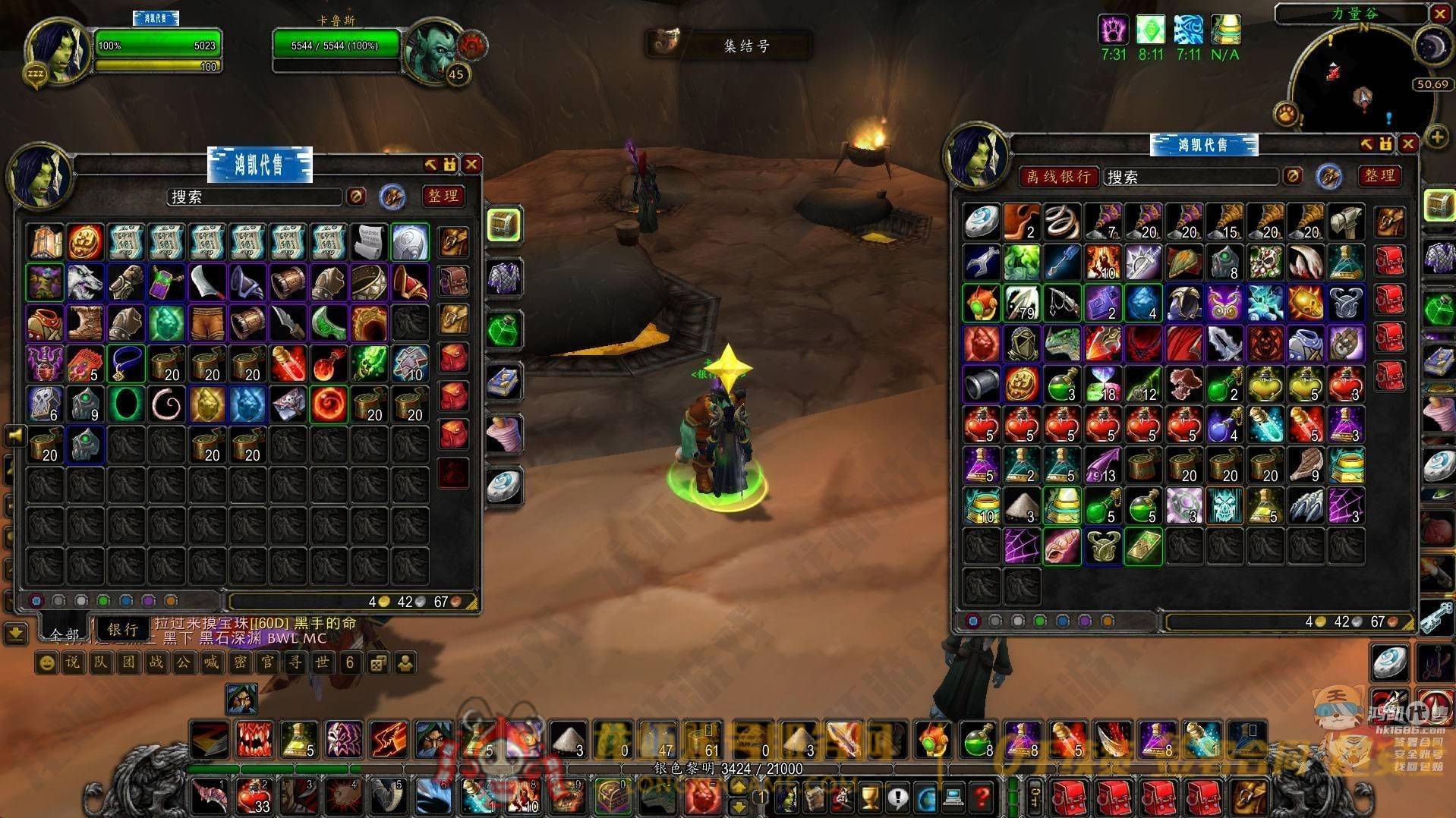Roll with the dice chat button

(377, 663)
